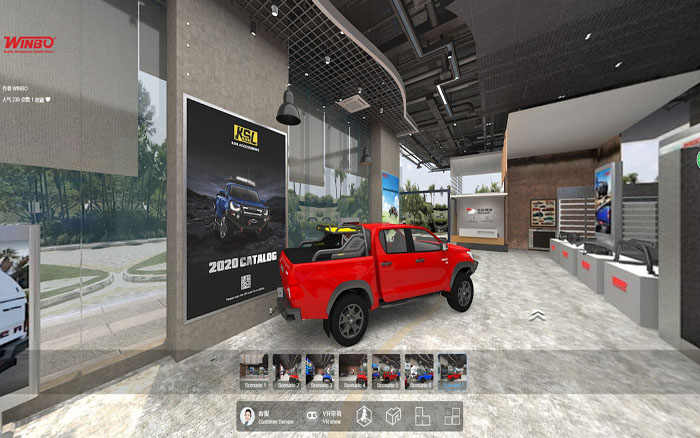Jump to the Scenario 2 view
The height and width of the screenshot is (438, 700).
(288, 370)
